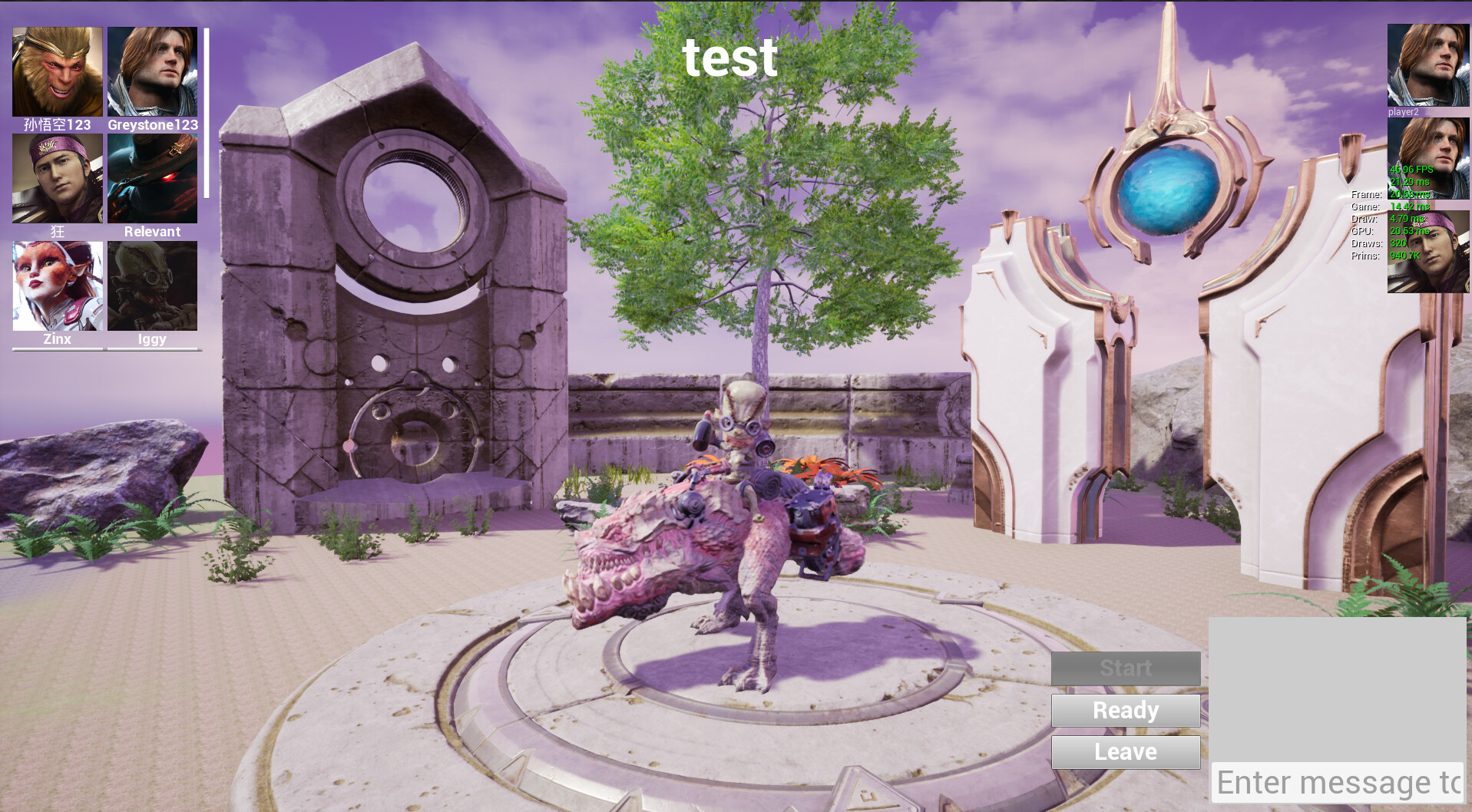Click the Zinx name label
Viewport: 1472px width, 812px height.
57,338
